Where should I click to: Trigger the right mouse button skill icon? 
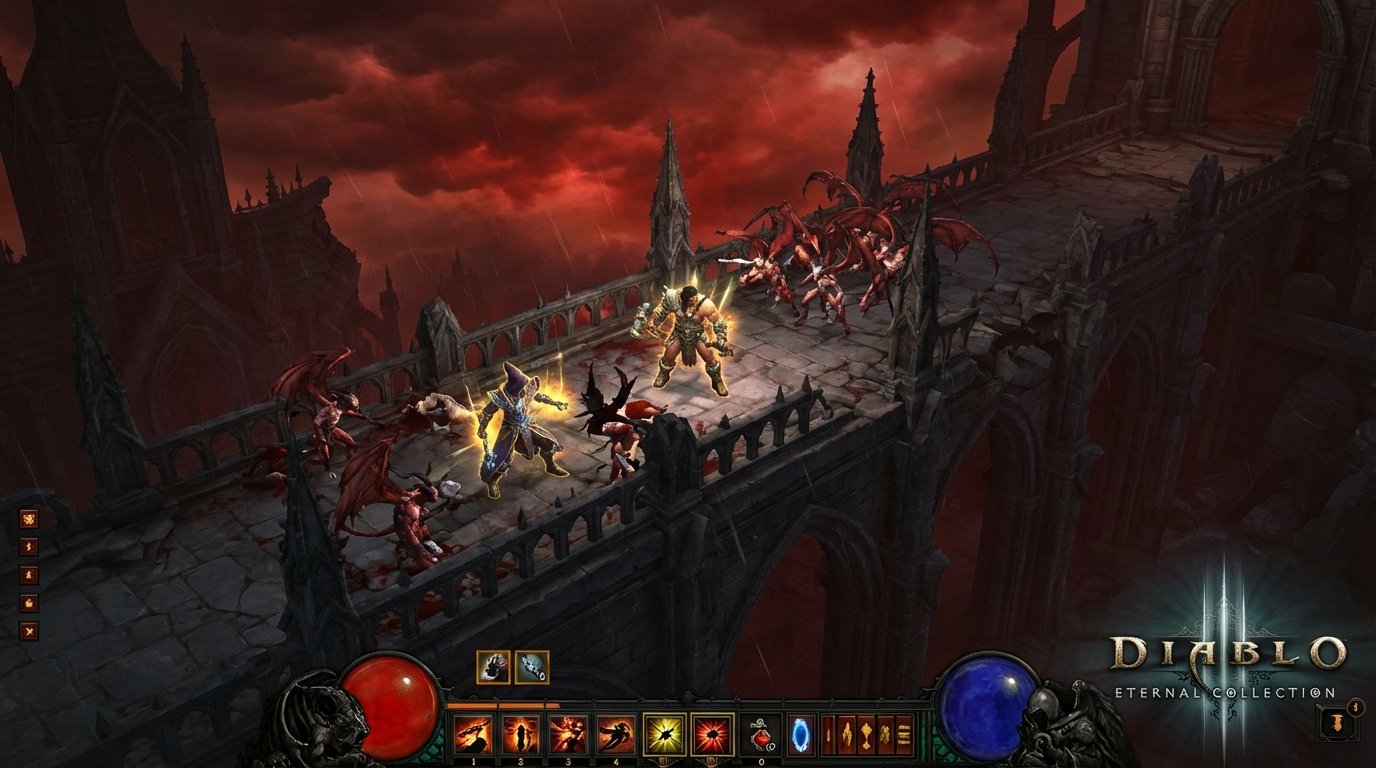(711, 732)
